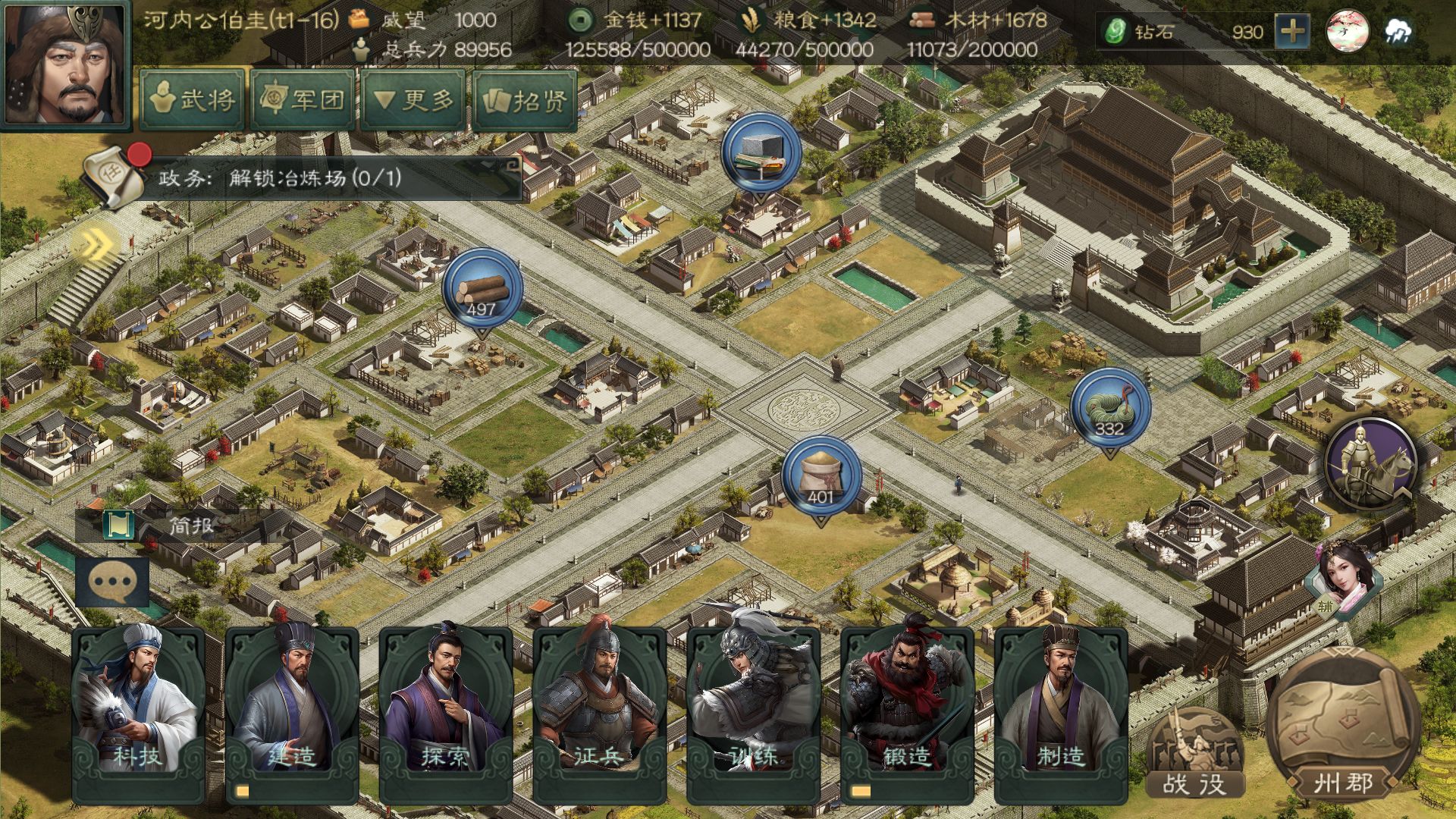
Task: Select the 征兵 conscription card
Action: point(599,713)
